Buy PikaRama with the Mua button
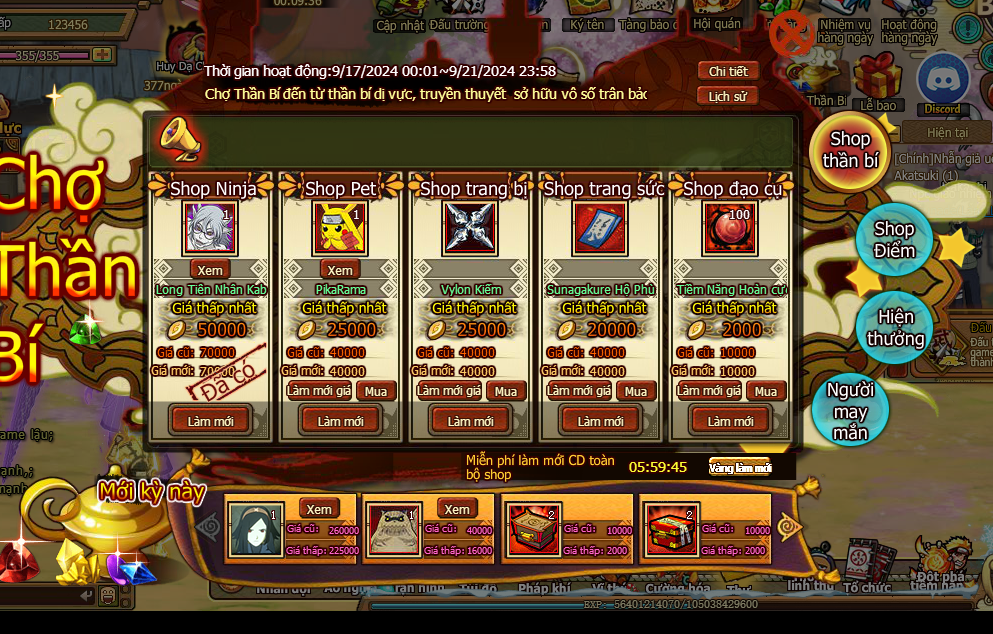Screen dimensions: 993x634 (x=375, y=391)
